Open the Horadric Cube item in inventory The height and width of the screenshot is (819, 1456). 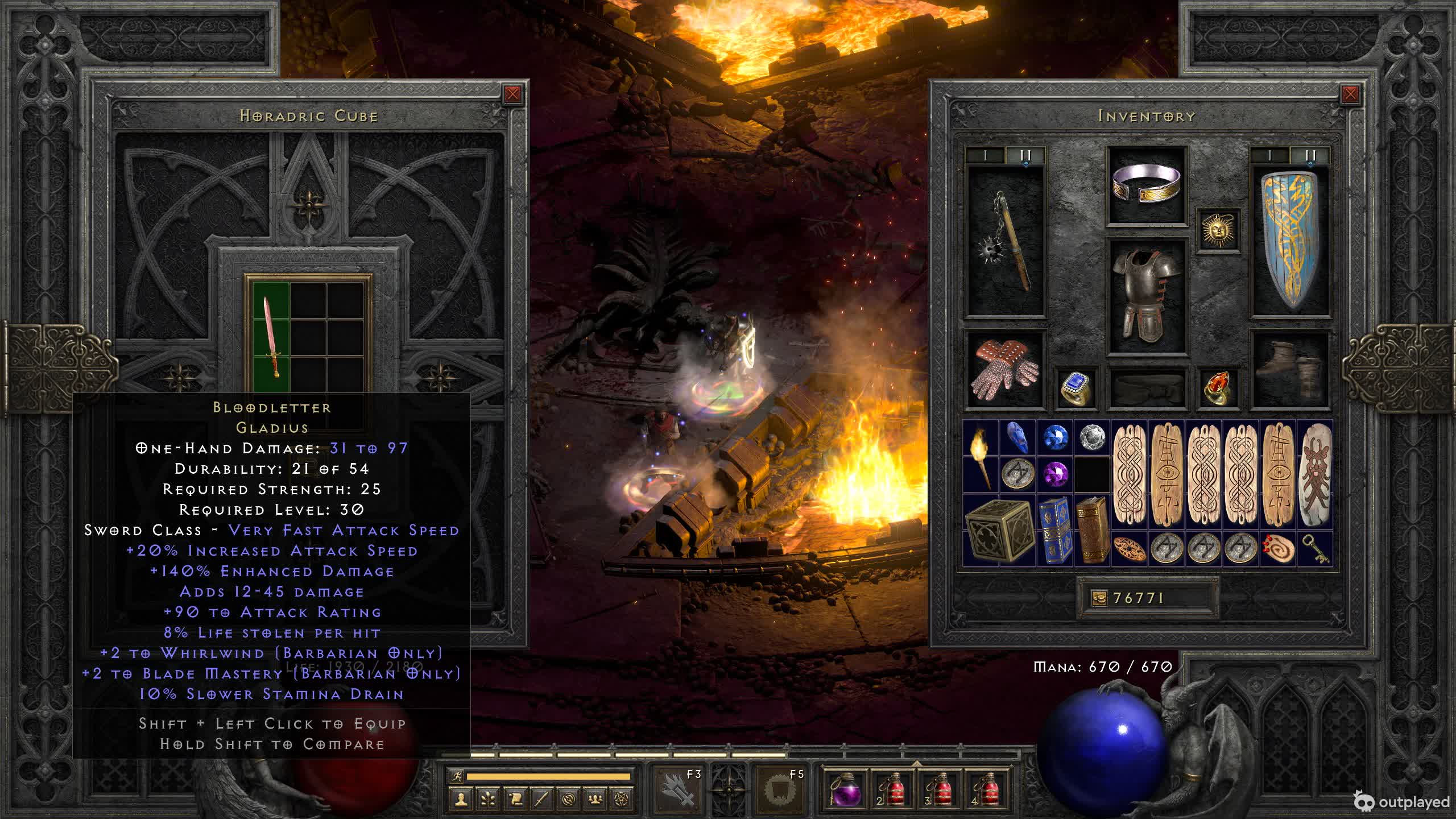tap(999, 530)
